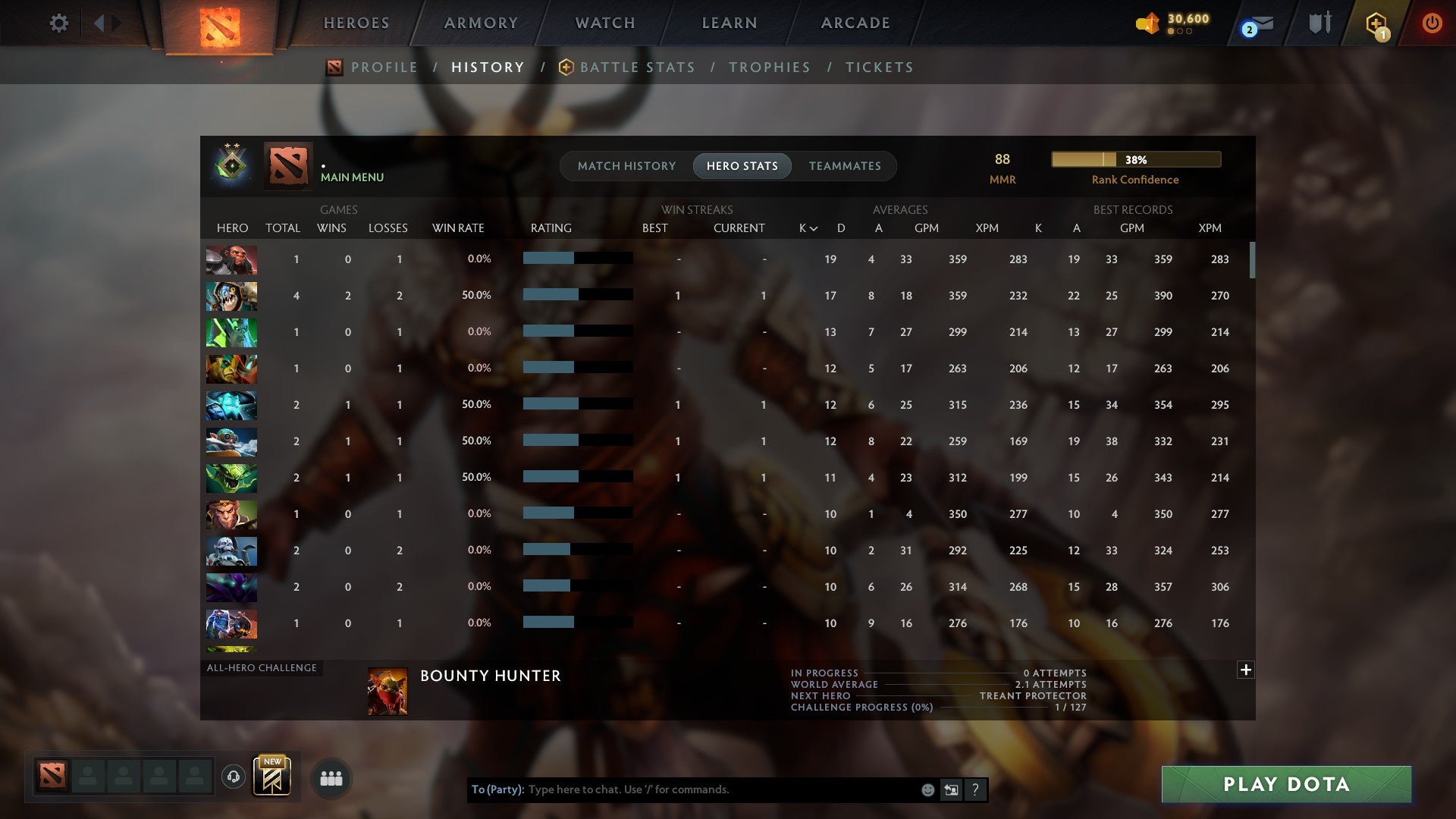
Task: Switch to the BATTLE STATS tab
Action: click(x=637, y=67)
